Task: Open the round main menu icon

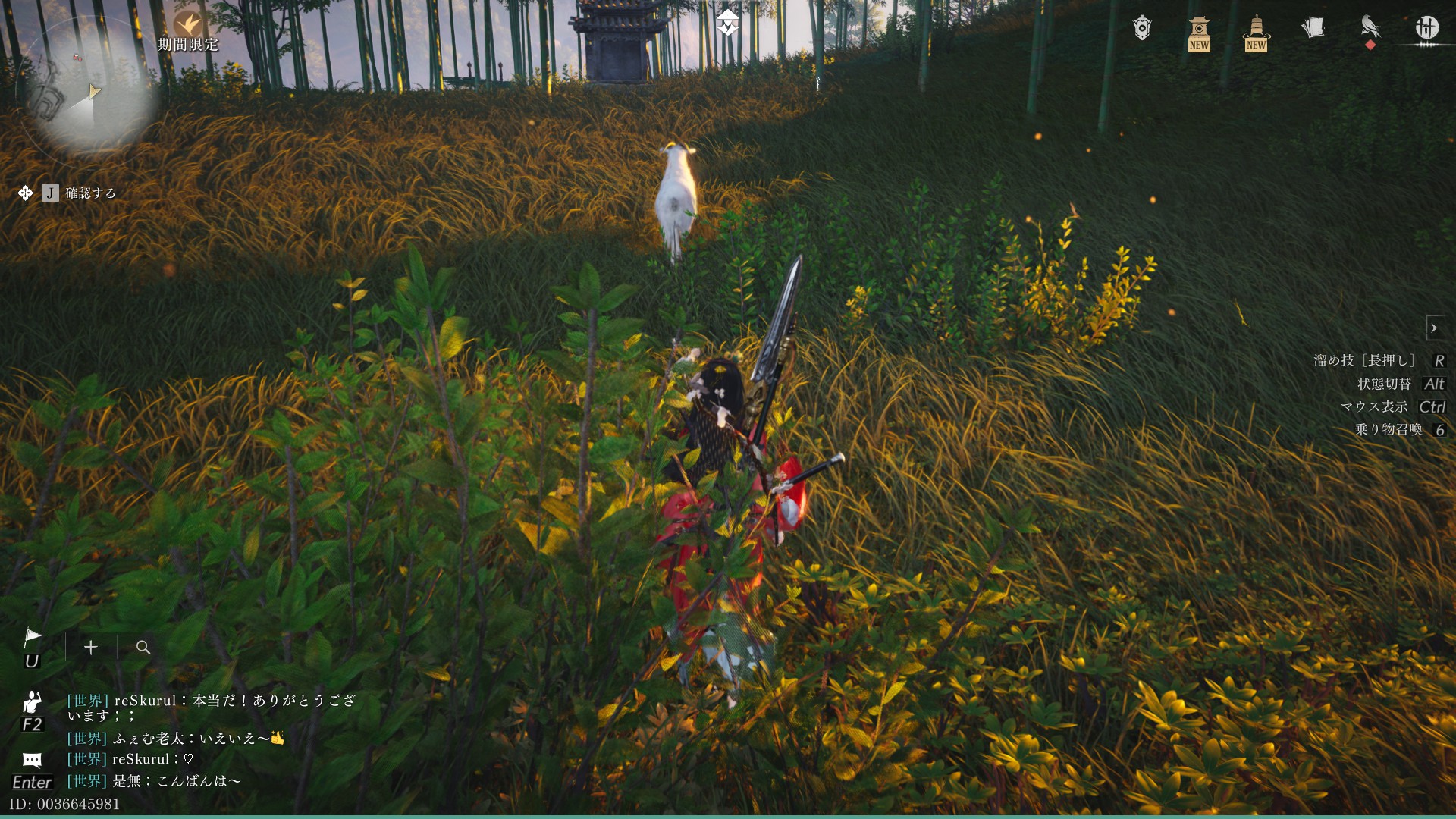Action: click(1426, 28)
